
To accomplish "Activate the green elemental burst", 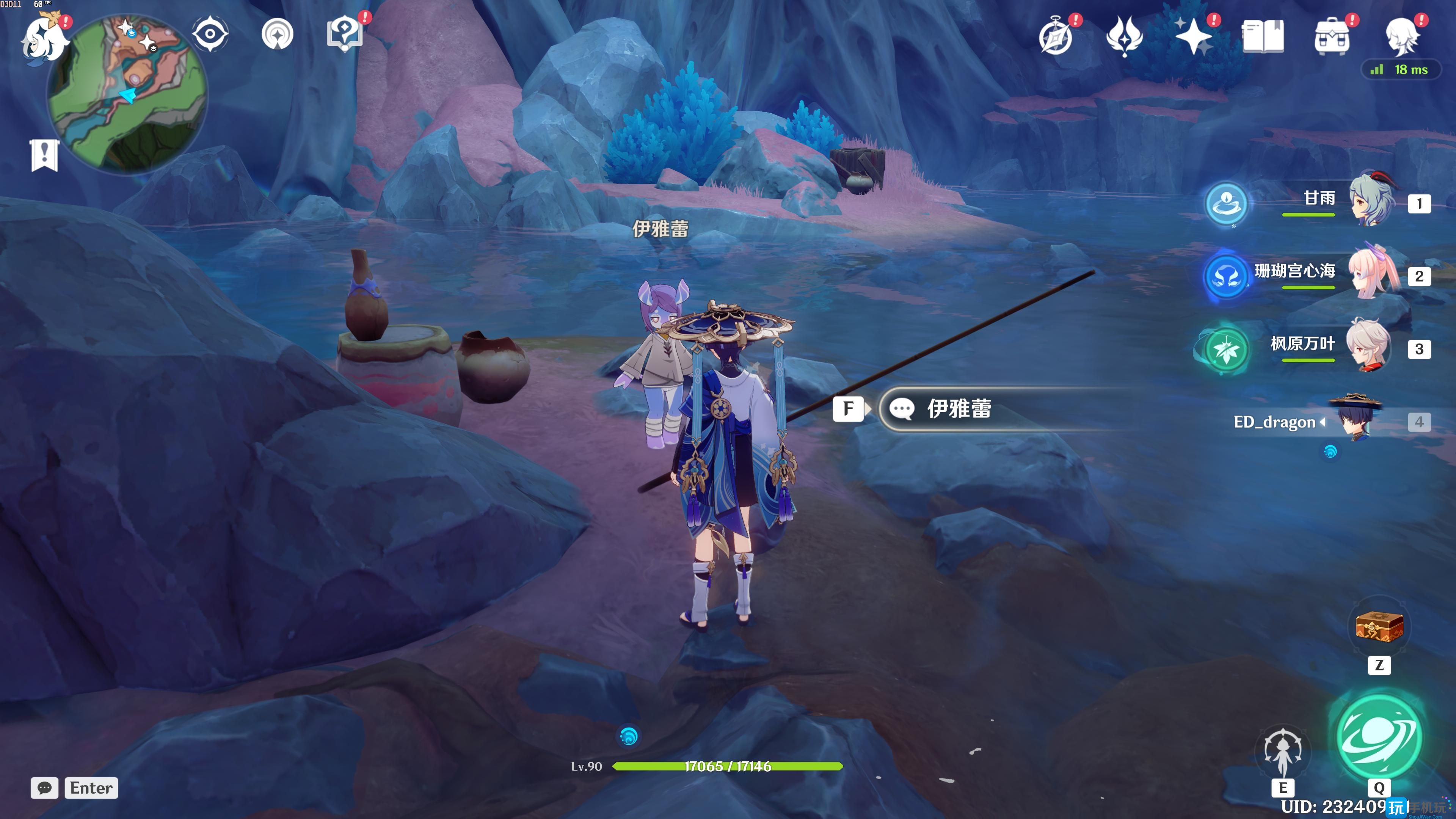I will coord(1379,736).
